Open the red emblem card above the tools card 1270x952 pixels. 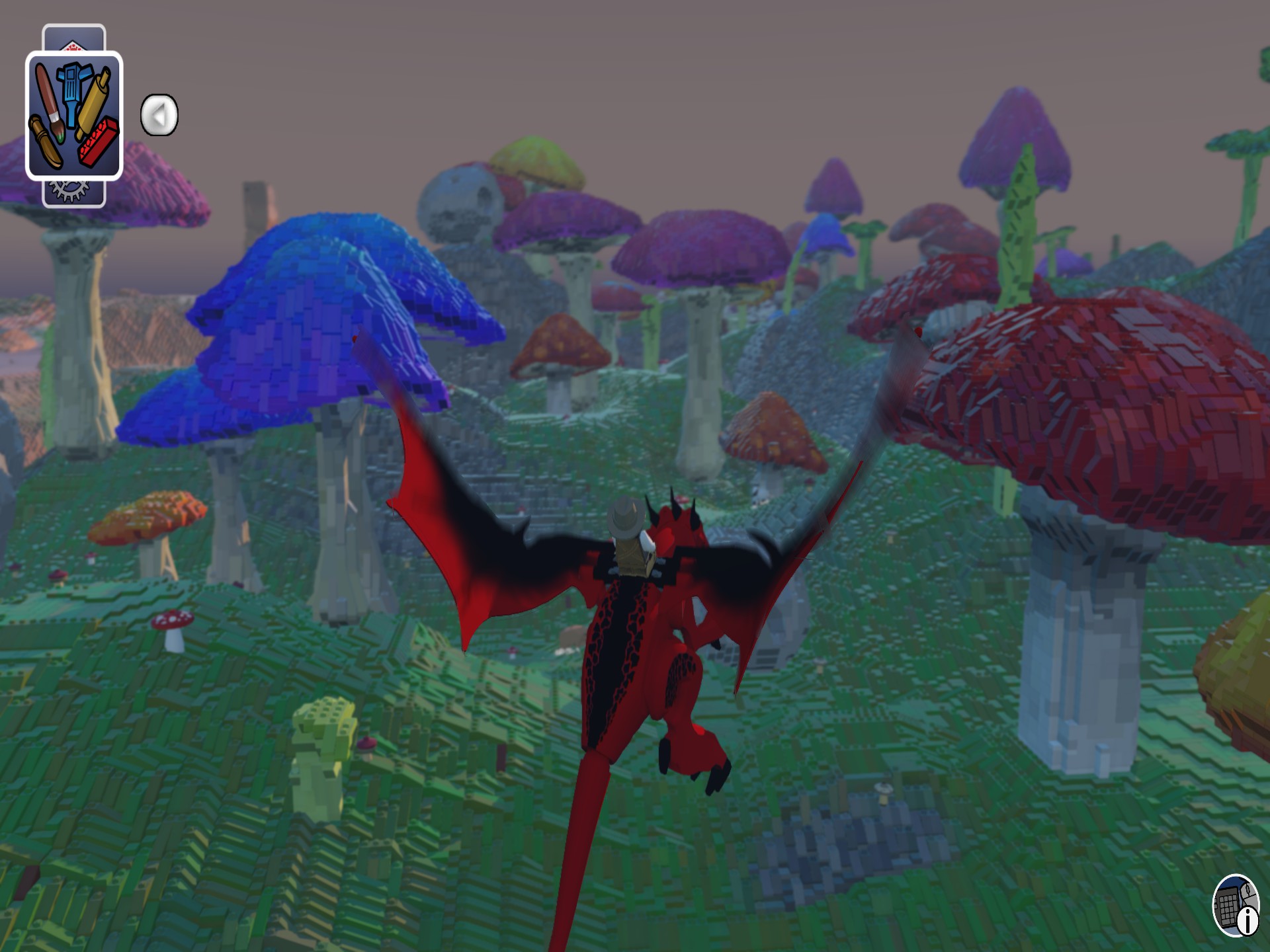coord(73,46)
